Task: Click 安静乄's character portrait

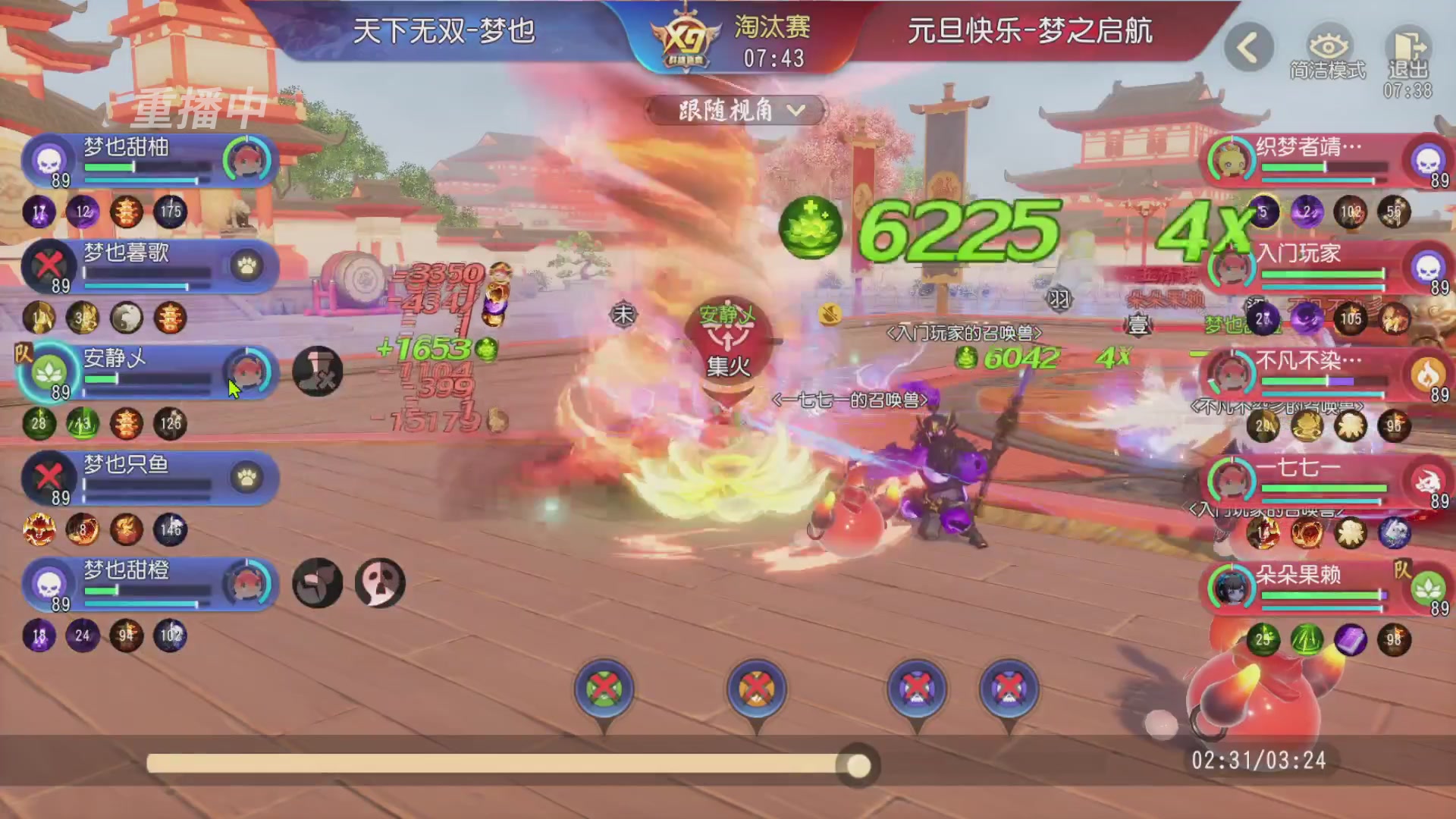Action: pos(248,373)
